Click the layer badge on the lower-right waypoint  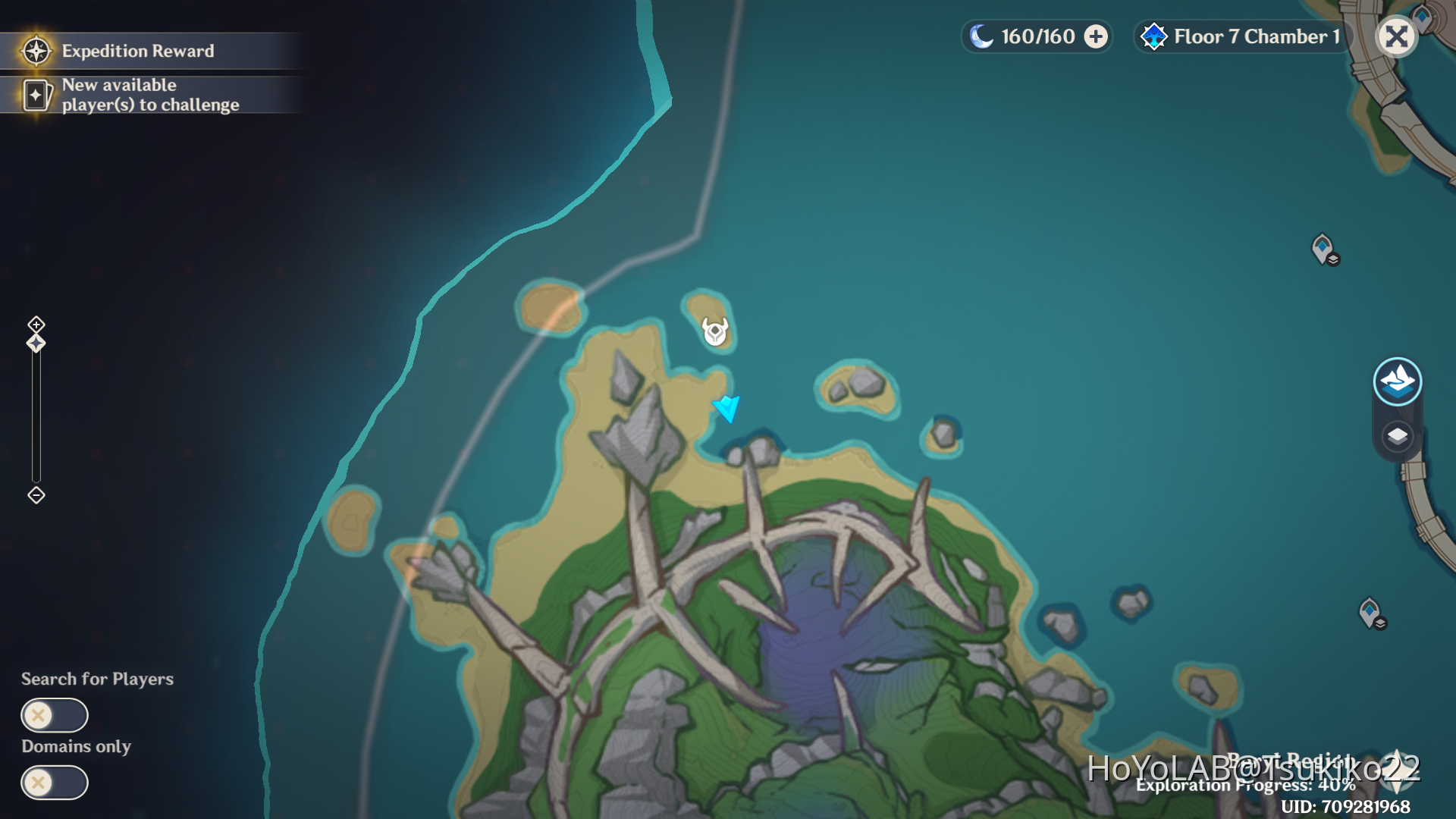pos(1380,623)
